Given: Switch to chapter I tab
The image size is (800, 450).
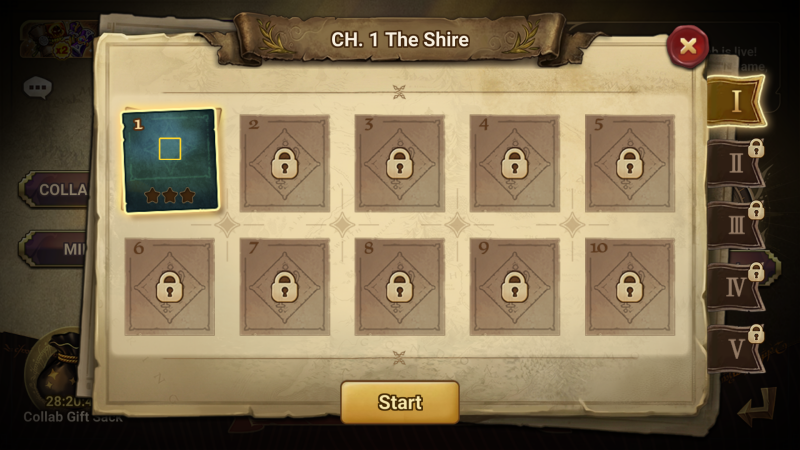Looking at the screenshot, I should coord(736,101).
